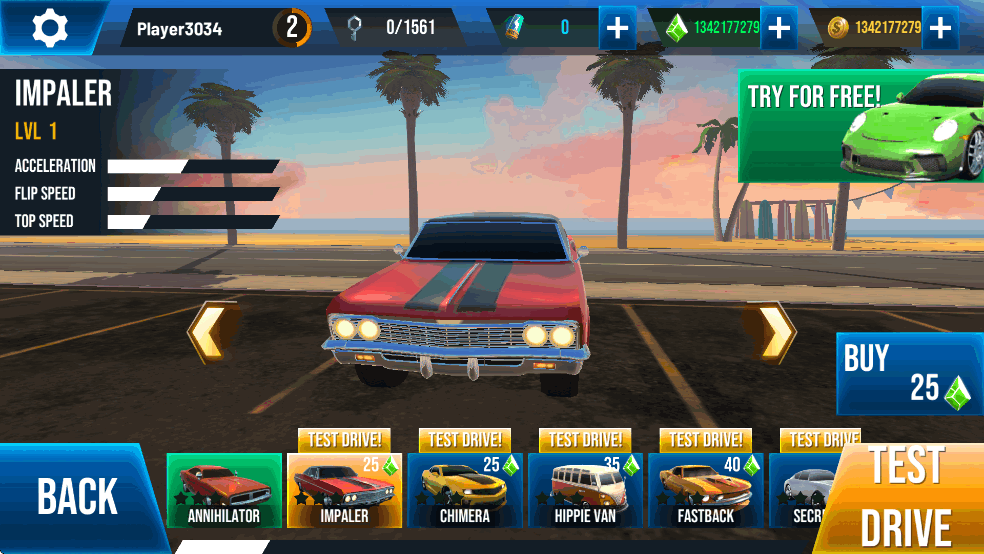This screenshot has height=554, width=984.
Task: Select the Impaler car tile
Action: [344, 490]
